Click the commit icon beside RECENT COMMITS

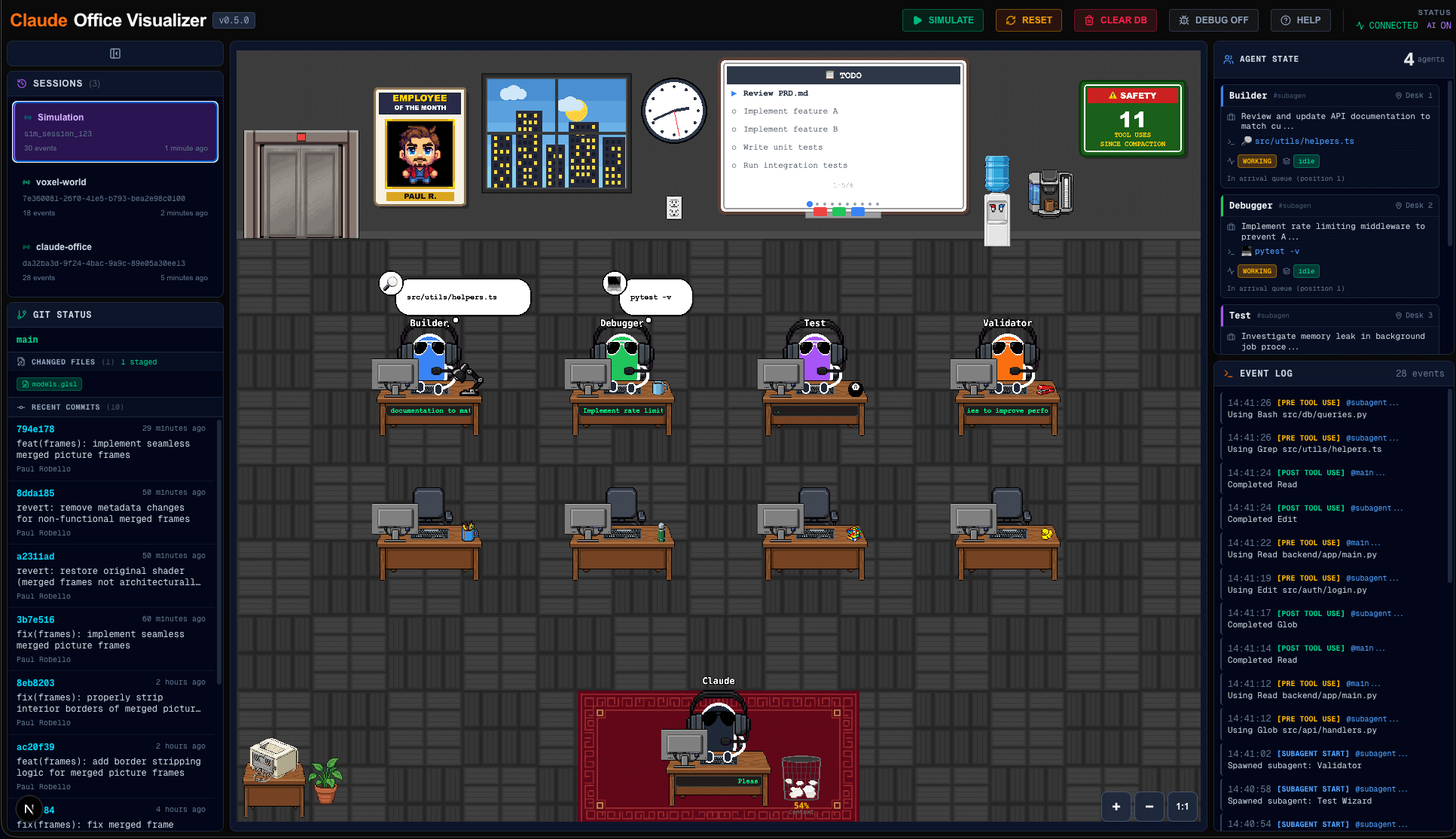[x=20, y=407]
